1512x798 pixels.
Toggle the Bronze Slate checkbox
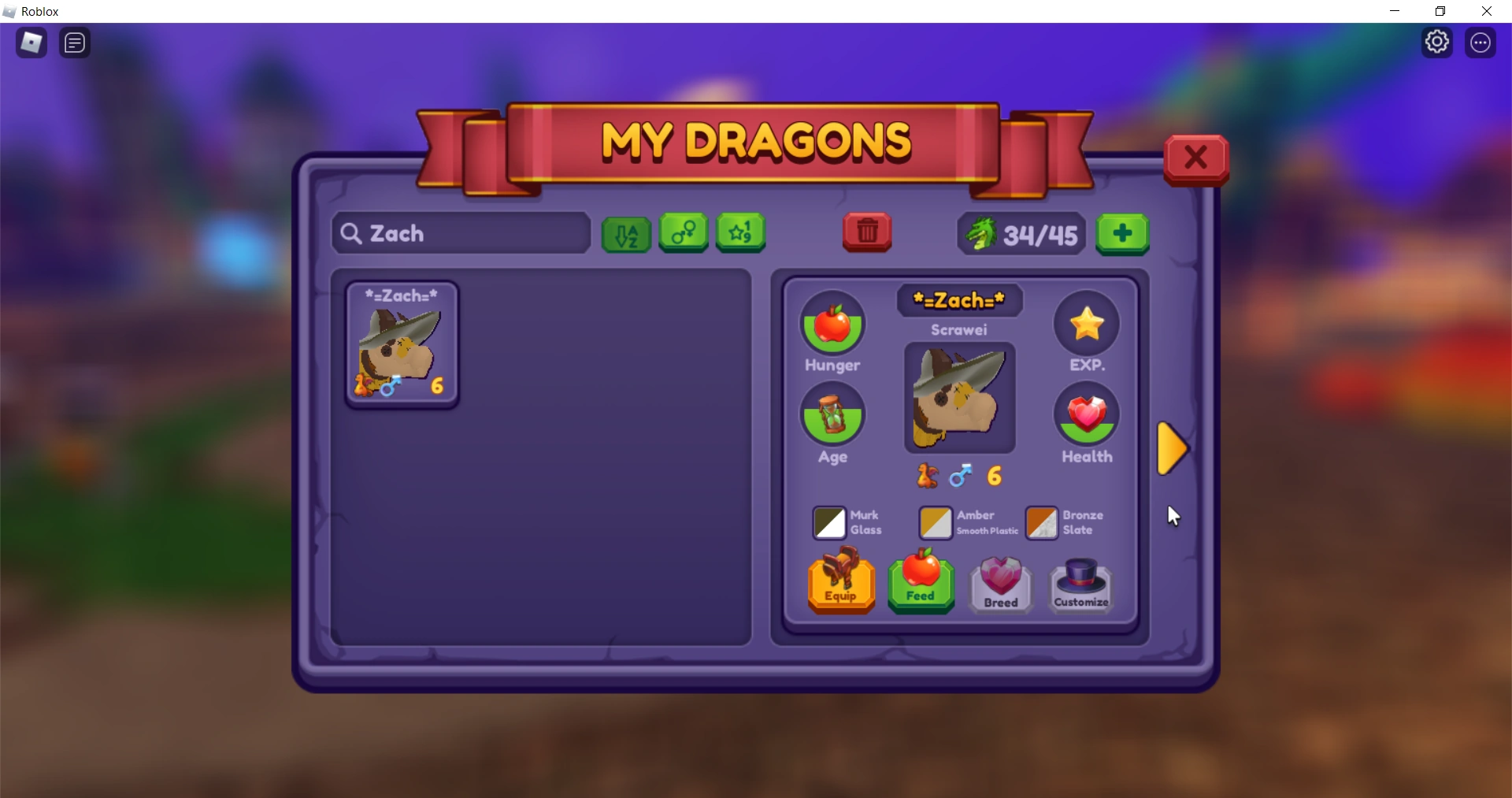(1041, 523)
